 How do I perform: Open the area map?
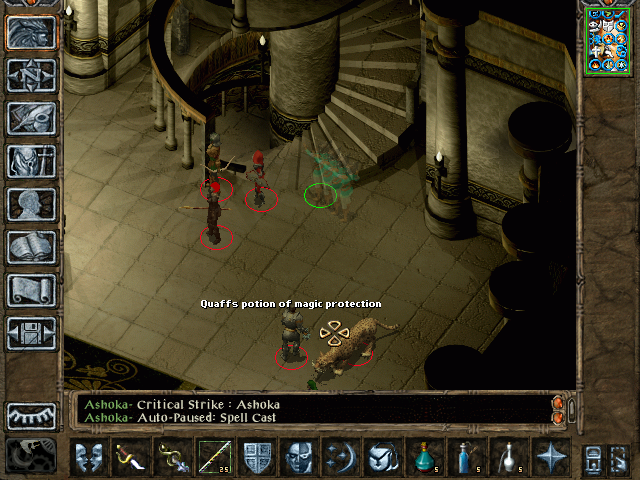click(31, 76)
